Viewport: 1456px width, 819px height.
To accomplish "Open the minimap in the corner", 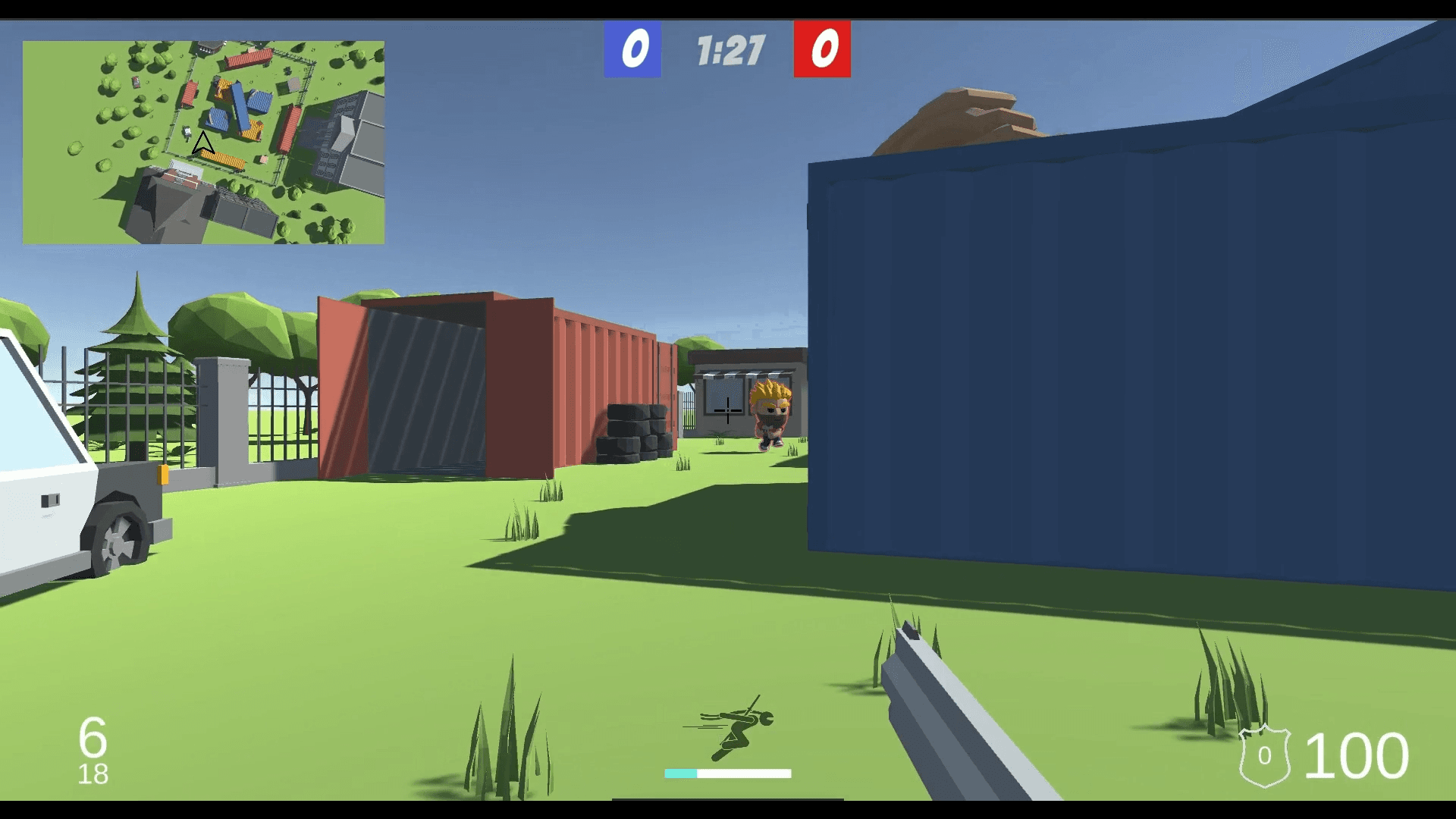I will click(x=205, y=140).
